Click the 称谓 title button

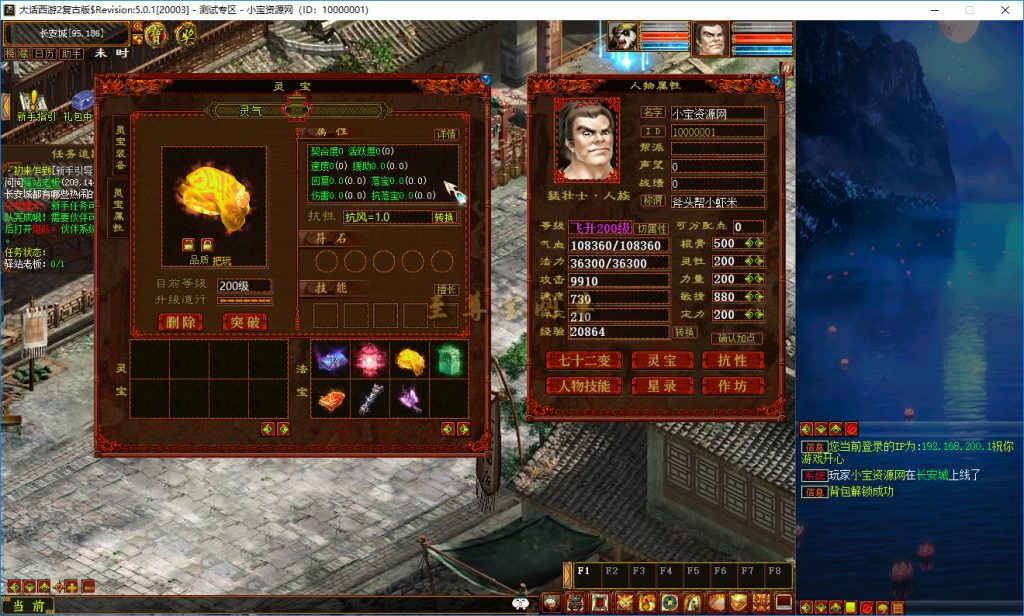click(x=653, y=200)
